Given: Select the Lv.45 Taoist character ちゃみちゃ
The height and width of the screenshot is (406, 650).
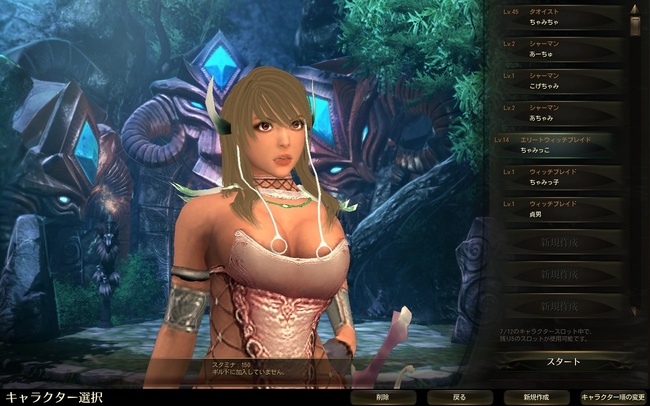Looking at the screenshot, I should [560, 19].
